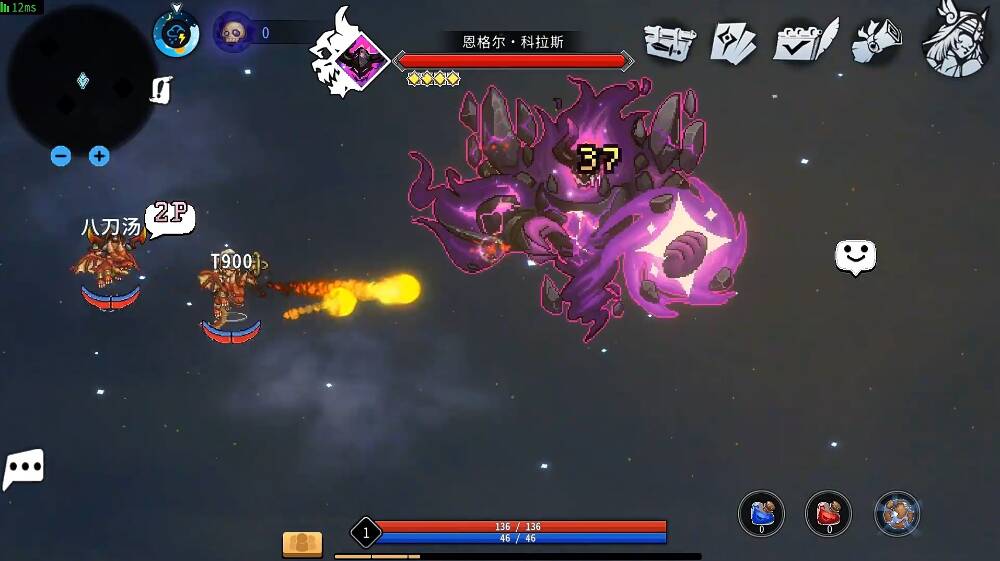Activate the glowing fist skill icon
Viewport: 1000px width, 561px height.
pos(897,514)
